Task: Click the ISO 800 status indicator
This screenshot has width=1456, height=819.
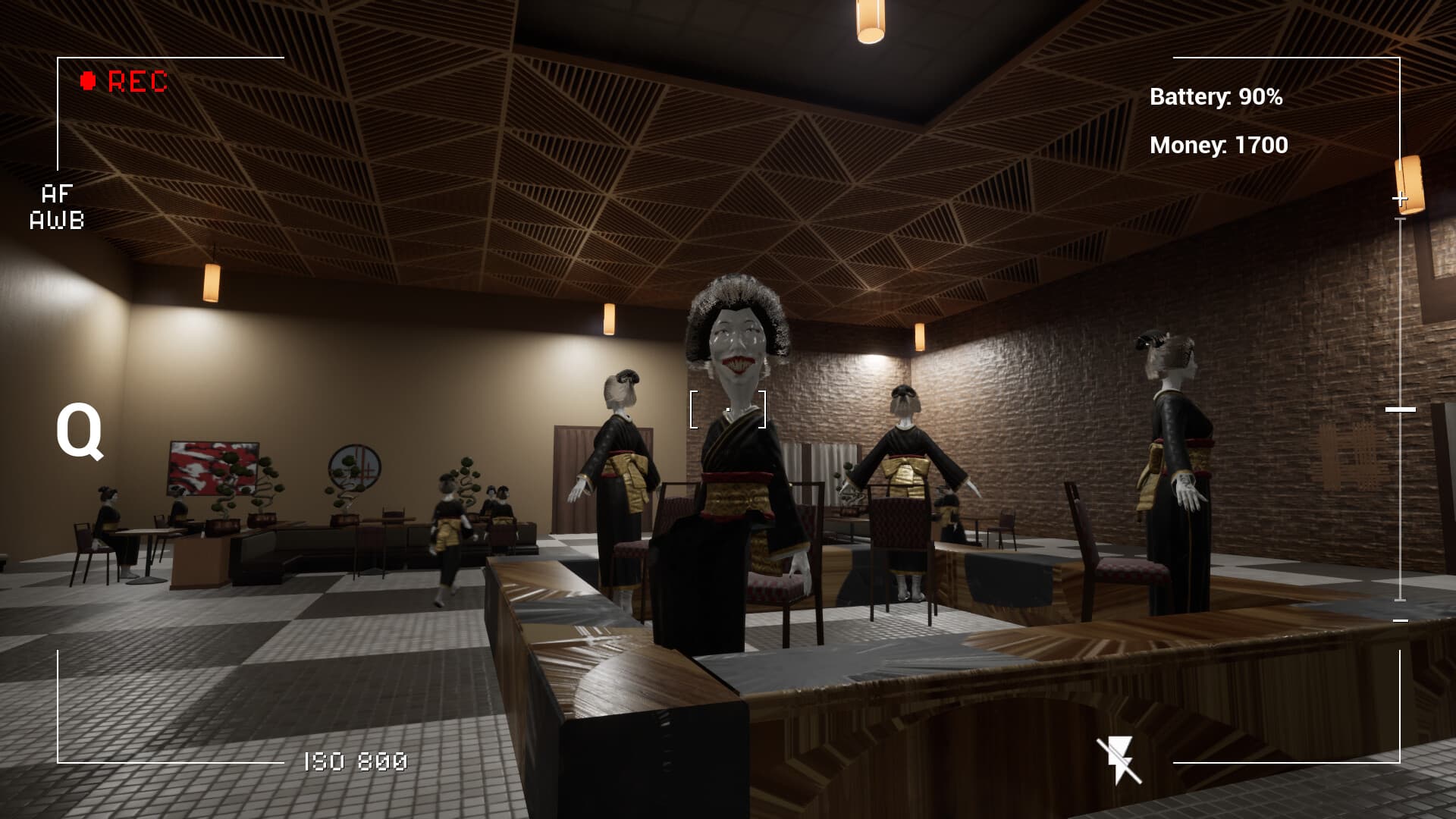Action: [354, 761]
